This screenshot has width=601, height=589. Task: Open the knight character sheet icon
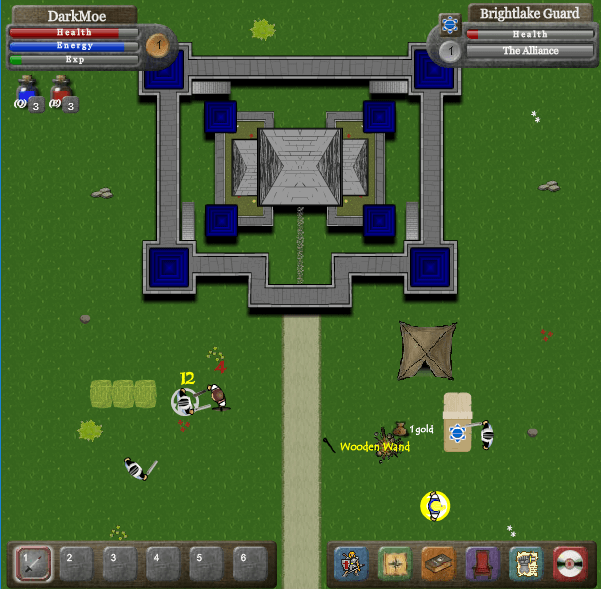click(351, 564)
